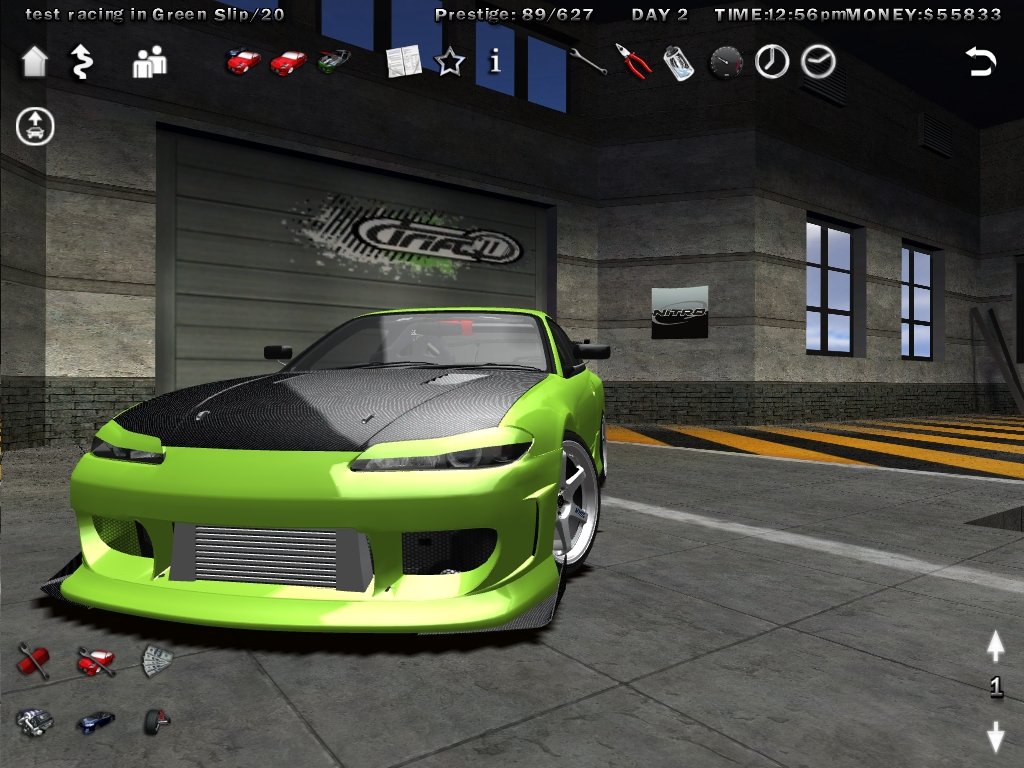Click the circled car with up arrow icon
Screen dimensions: 1024x768
click(x=35, y=127)
